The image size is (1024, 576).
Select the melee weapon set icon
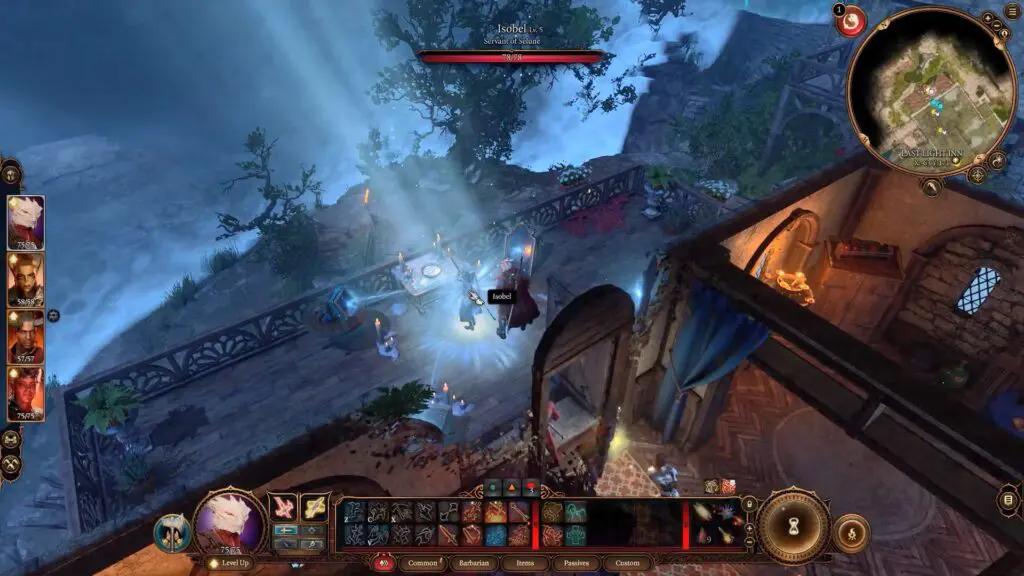[285, 507]
